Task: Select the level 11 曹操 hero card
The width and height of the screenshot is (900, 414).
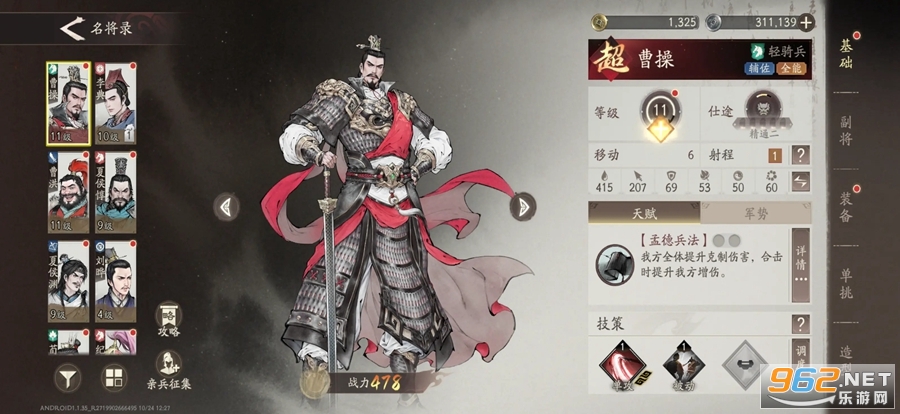Action: pyautogui.click(x=66, y=103)
